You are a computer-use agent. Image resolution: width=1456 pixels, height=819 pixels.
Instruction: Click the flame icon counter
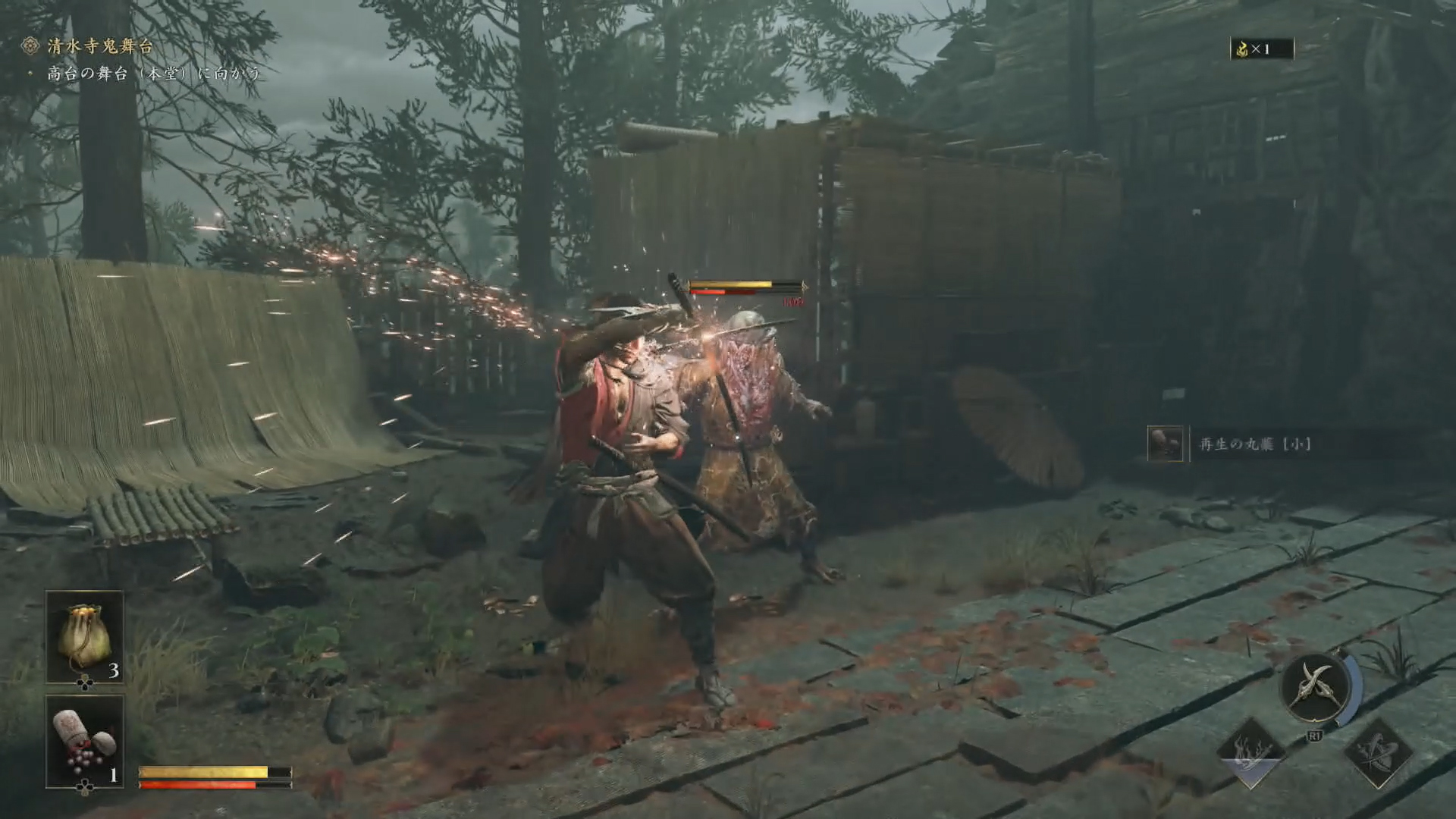point(1262,49)
